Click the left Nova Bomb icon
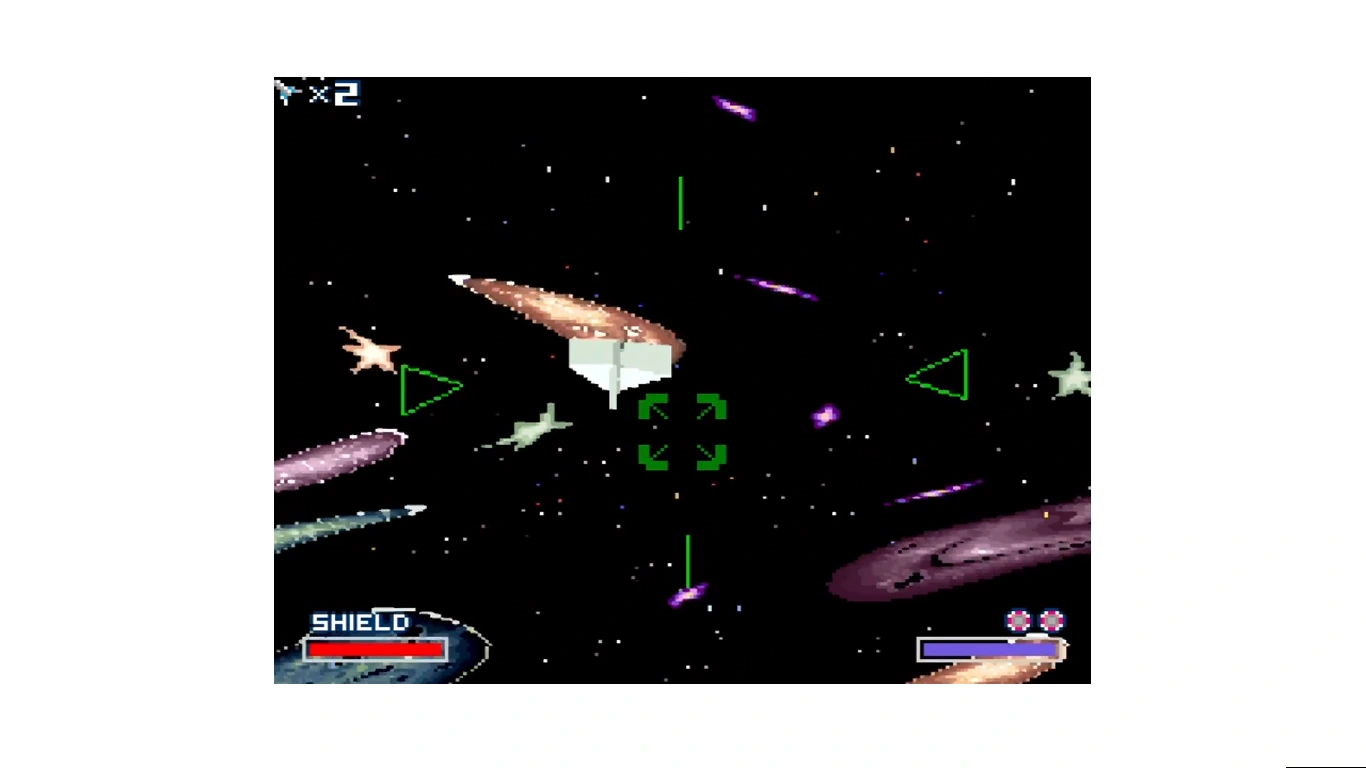This screenshot has width=1366, height=768. pos(1020,621)
